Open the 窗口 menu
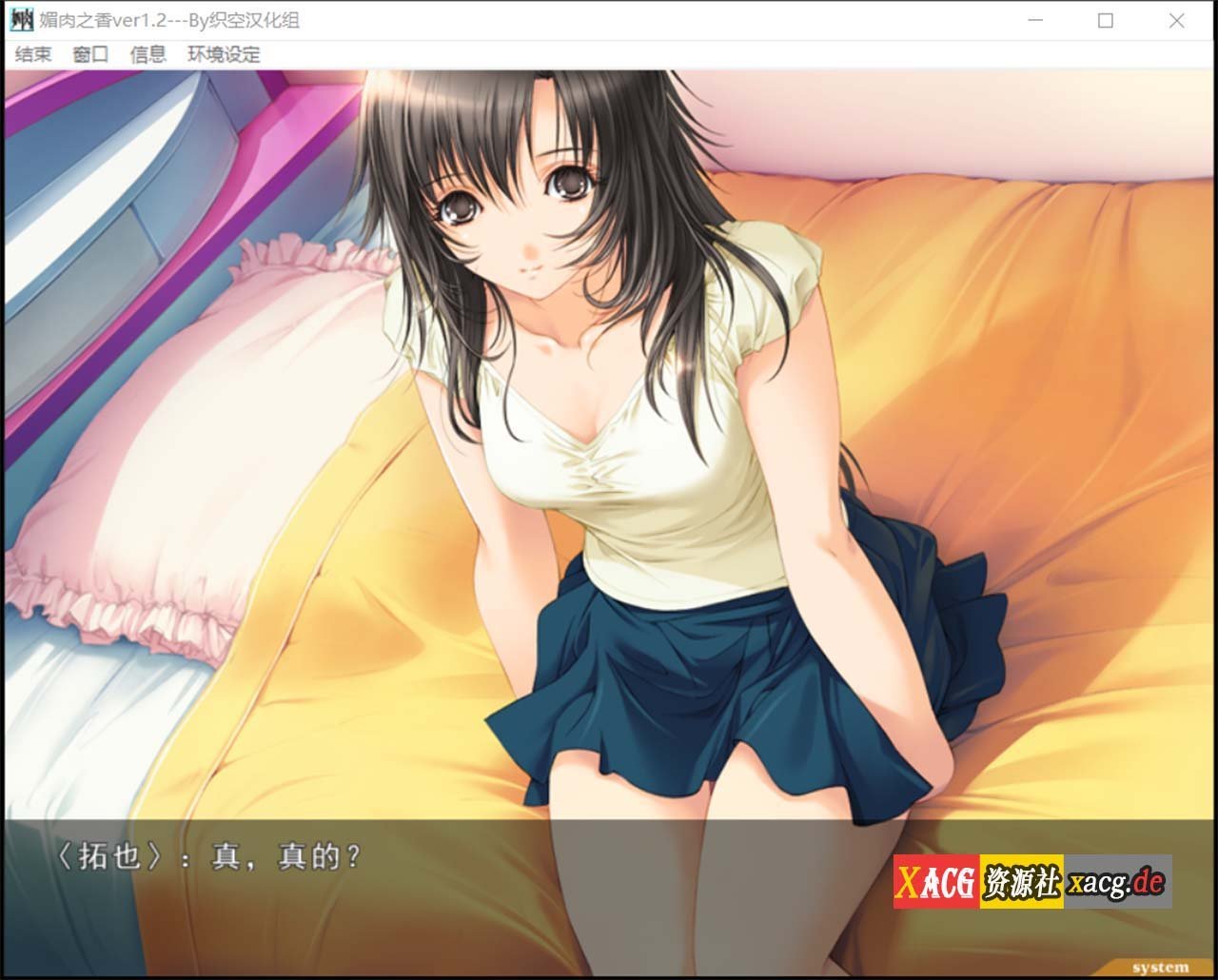The image size is (1218, 980). coord(88,54)
